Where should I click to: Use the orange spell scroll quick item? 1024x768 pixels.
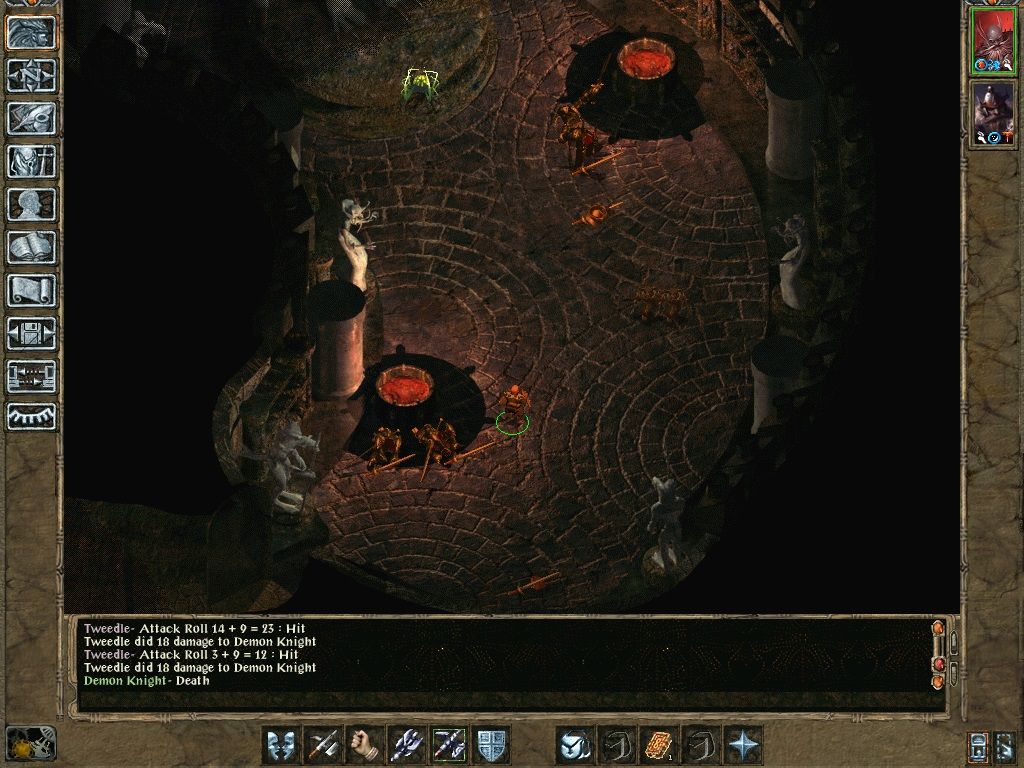659,745
